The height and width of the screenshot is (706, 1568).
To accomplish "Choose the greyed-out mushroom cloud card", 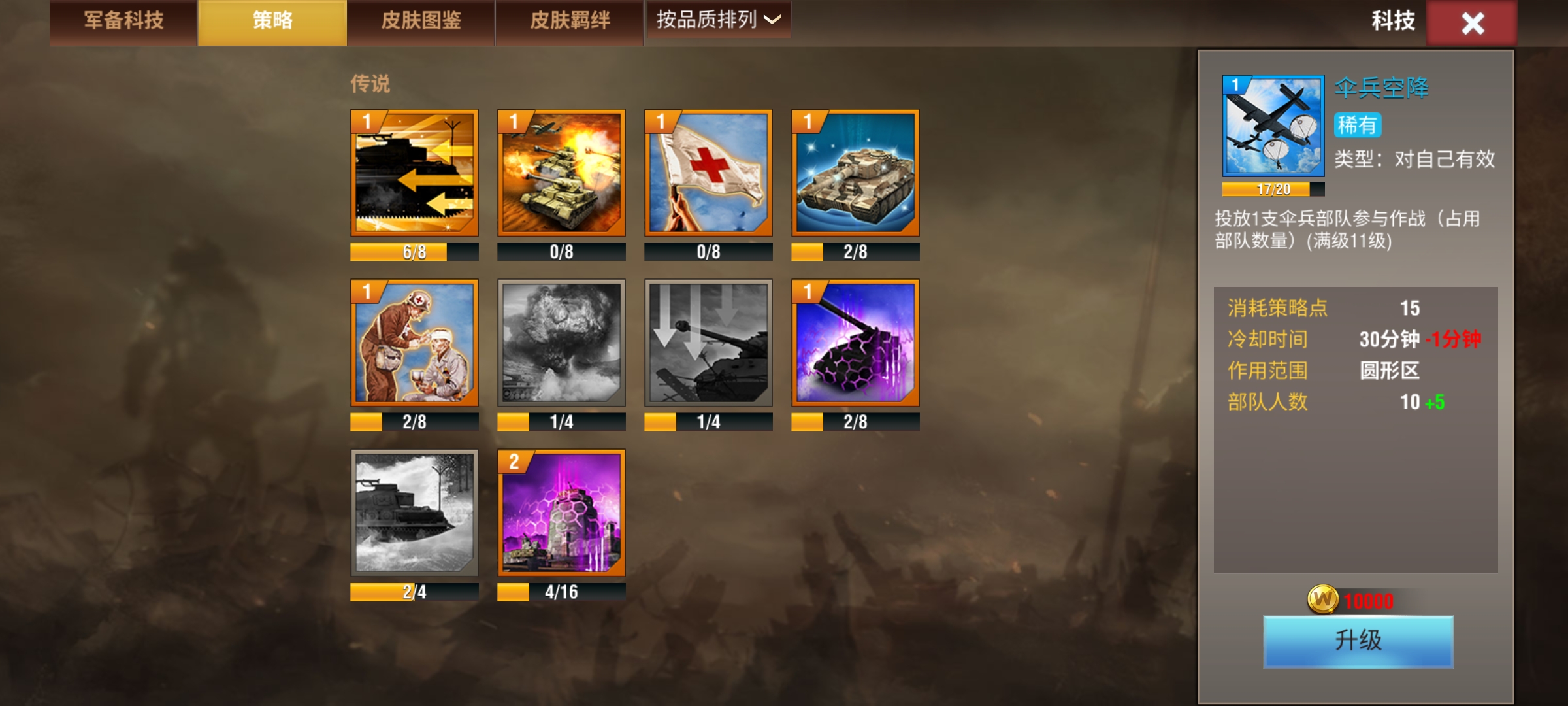I will pyautogui.click(x=561, y=343).
